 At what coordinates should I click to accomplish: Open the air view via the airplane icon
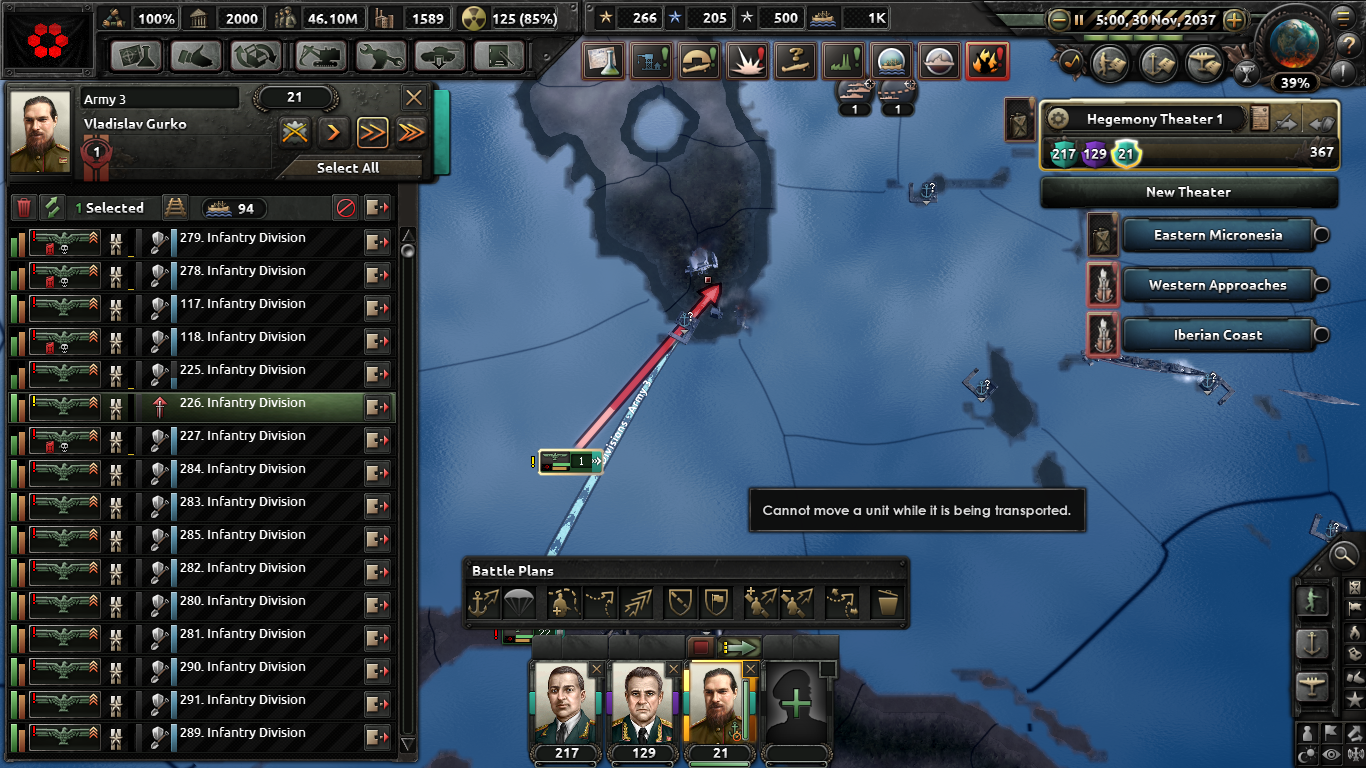[x=1312, y=685]
